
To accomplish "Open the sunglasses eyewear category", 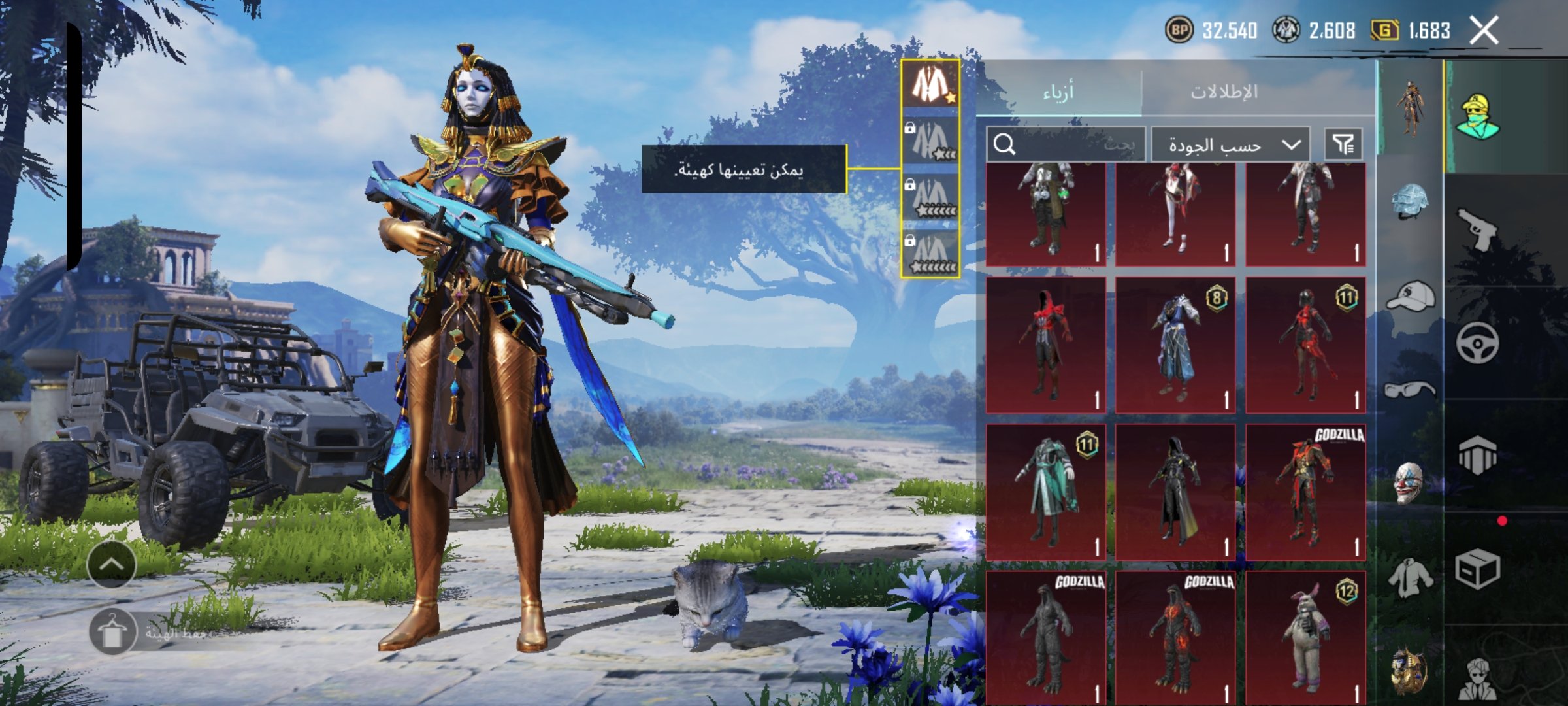I will point(1410,390).
